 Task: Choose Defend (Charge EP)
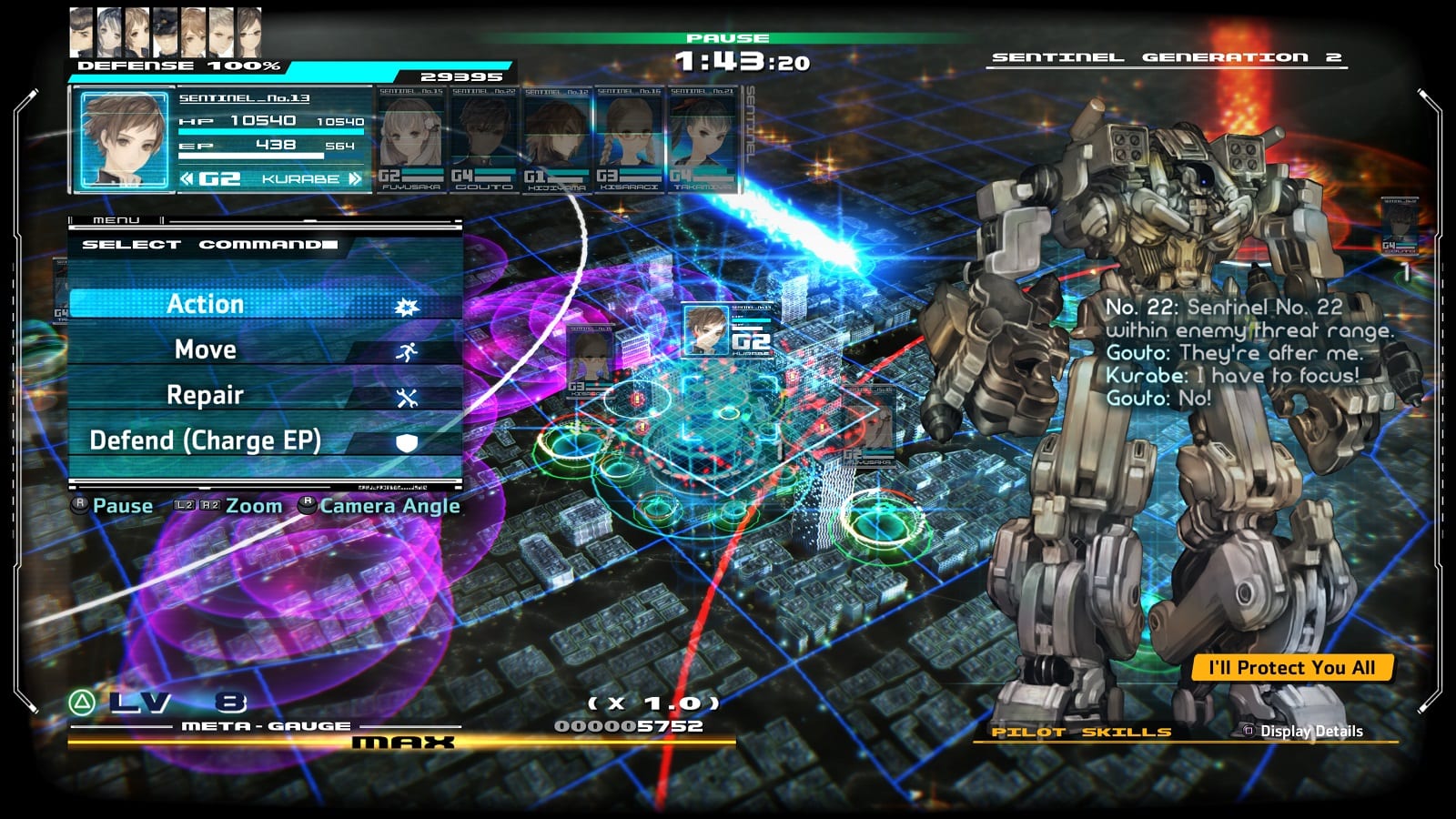[x=264, y=440]
